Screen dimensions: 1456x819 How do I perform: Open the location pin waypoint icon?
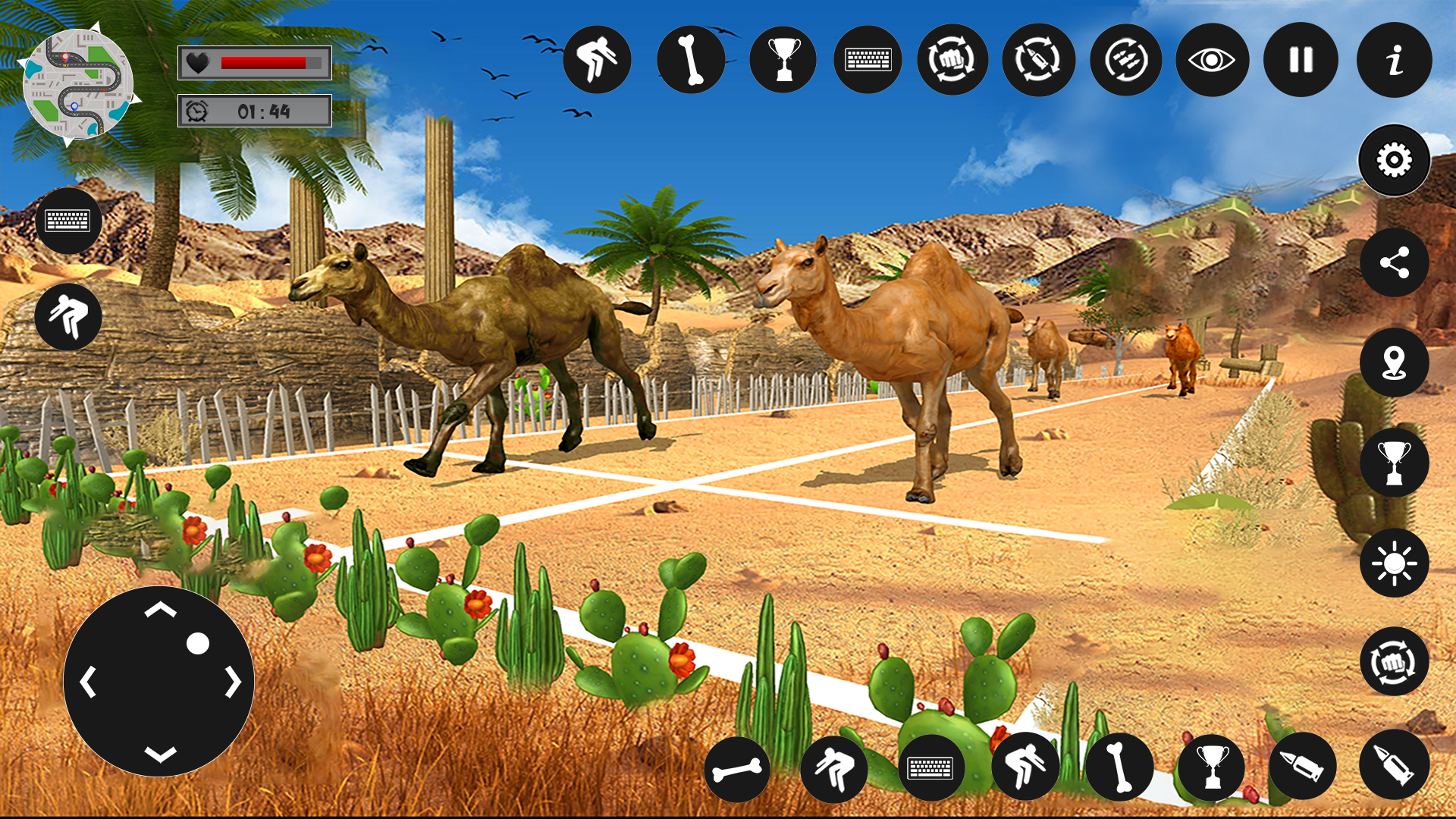1394,362
